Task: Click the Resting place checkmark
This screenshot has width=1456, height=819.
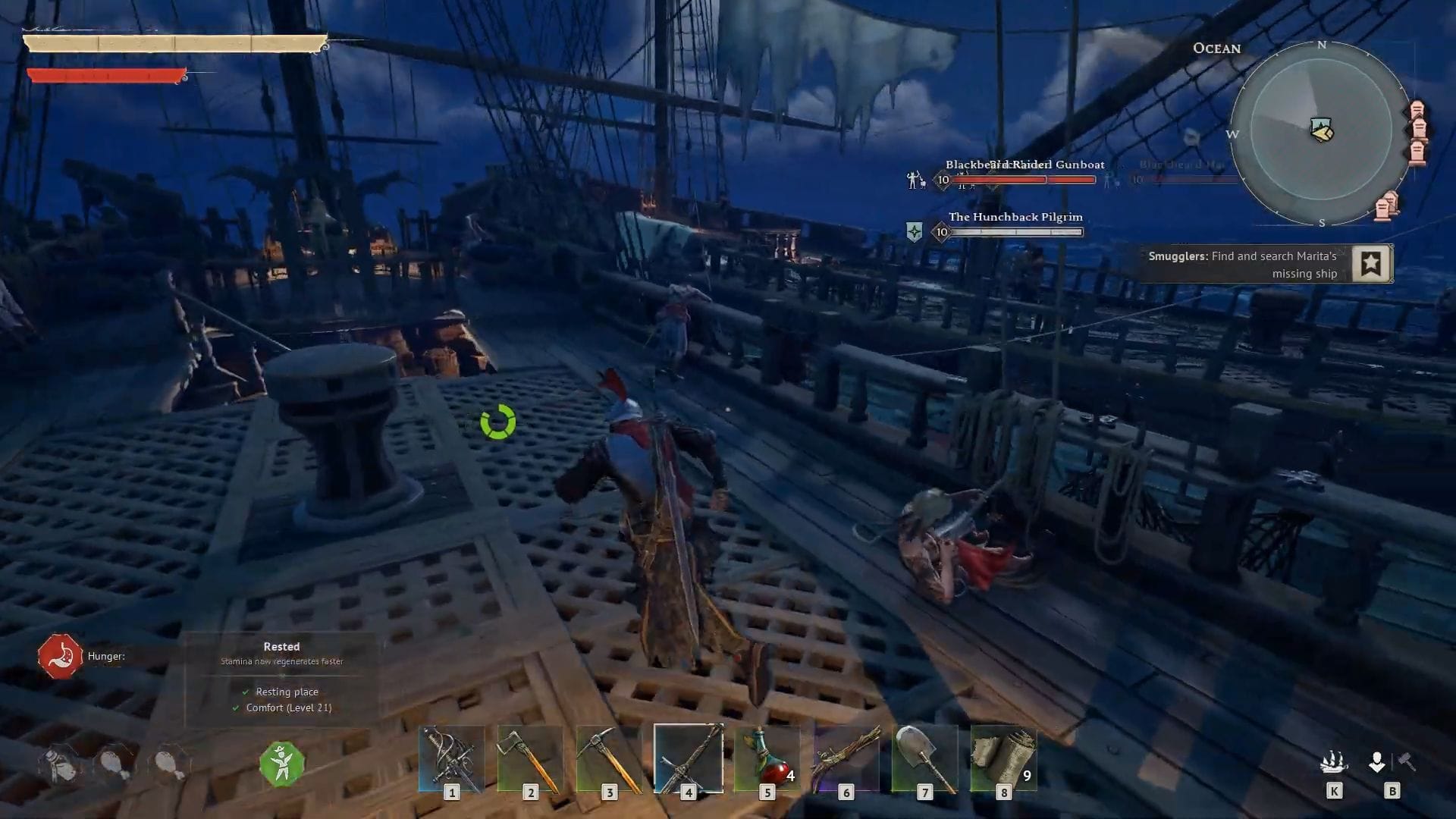Action: 245,692
